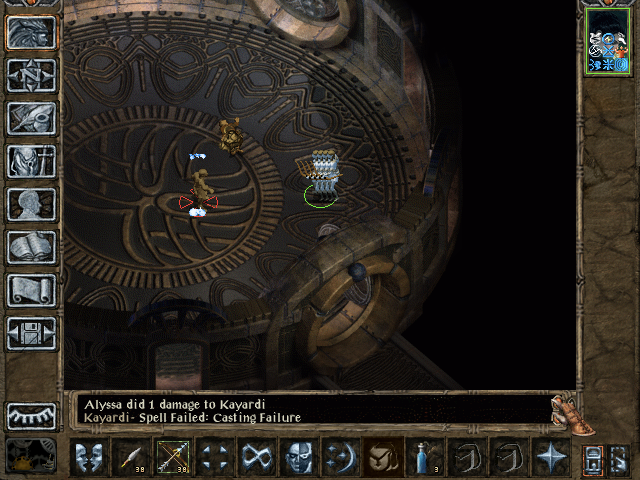Open options with the floppy disk icon
The image size is (640, 480).
[32, 333]
